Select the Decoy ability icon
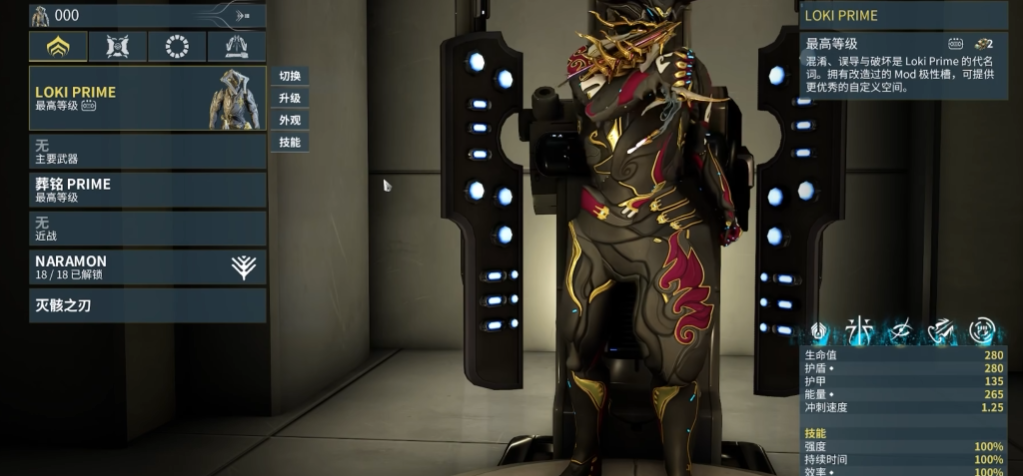1023x476 pixels. click(859, 332)
